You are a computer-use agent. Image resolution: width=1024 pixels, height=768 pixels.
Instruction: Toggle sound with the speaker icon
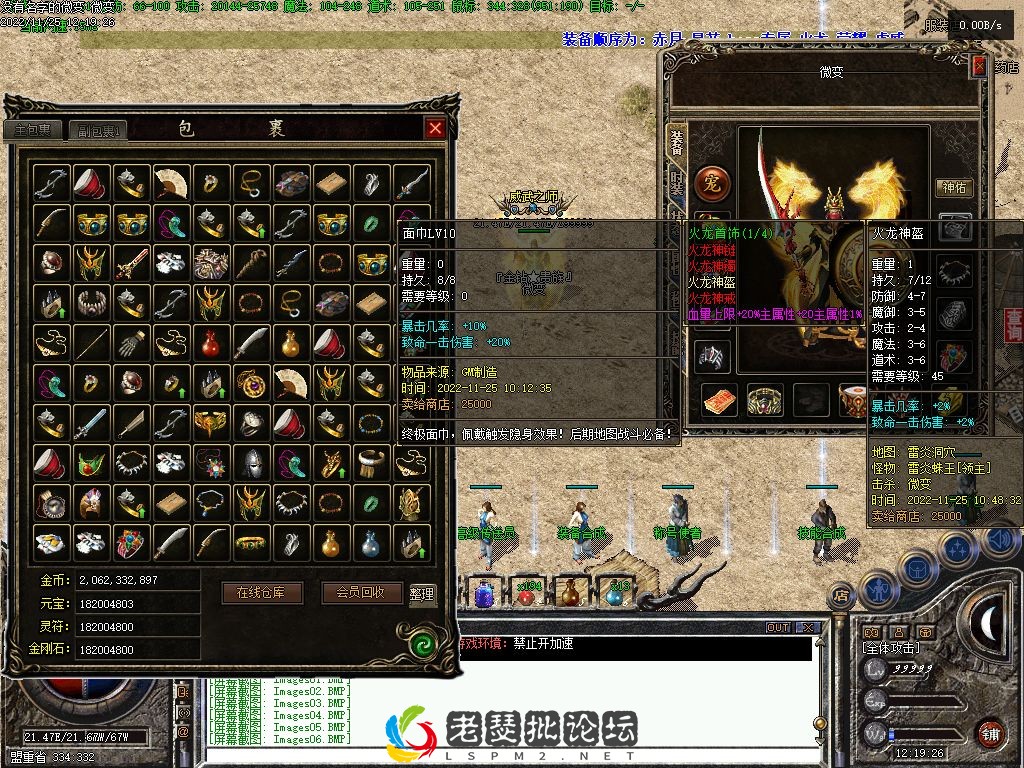pyautogui.click(x=1000, y=541)
